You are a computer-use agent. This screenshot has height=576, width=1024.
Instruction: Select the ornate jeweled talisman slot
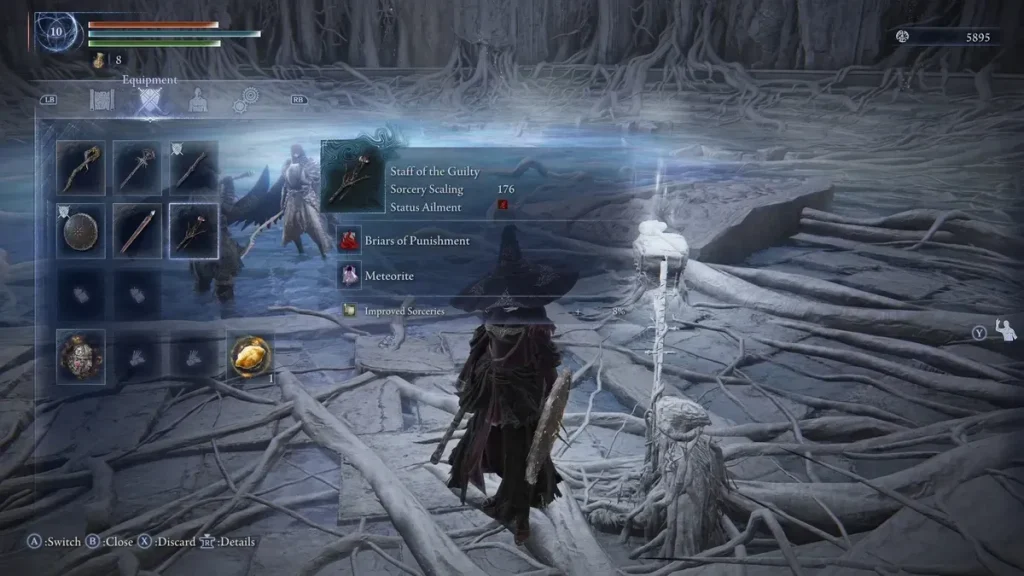point(81,354)
